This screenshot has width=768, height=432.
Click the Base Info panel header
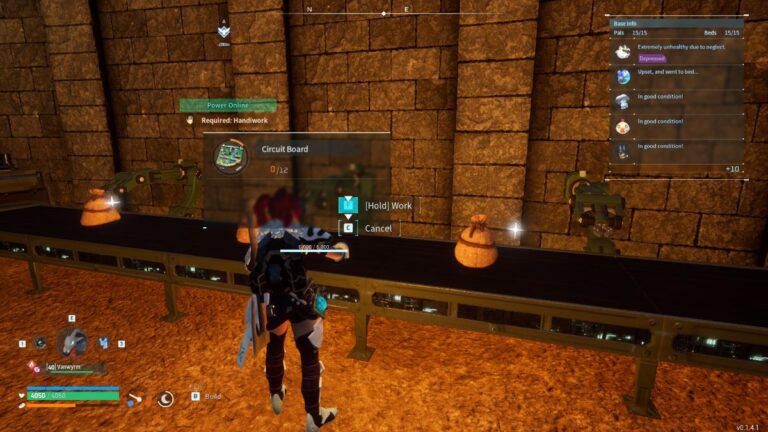point(675,20)
